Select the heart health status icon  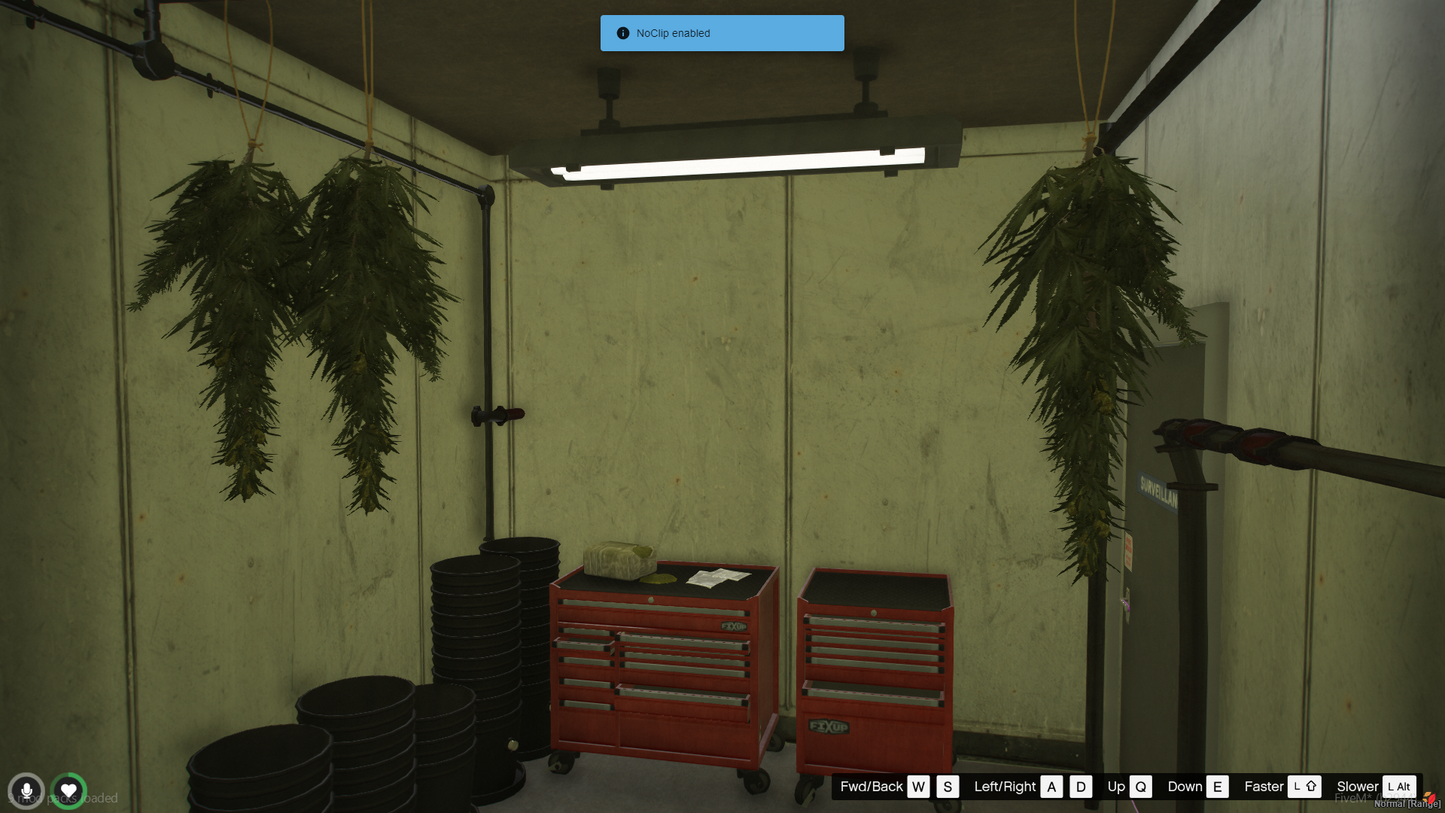pyautogui.click(x=69, y=791)
